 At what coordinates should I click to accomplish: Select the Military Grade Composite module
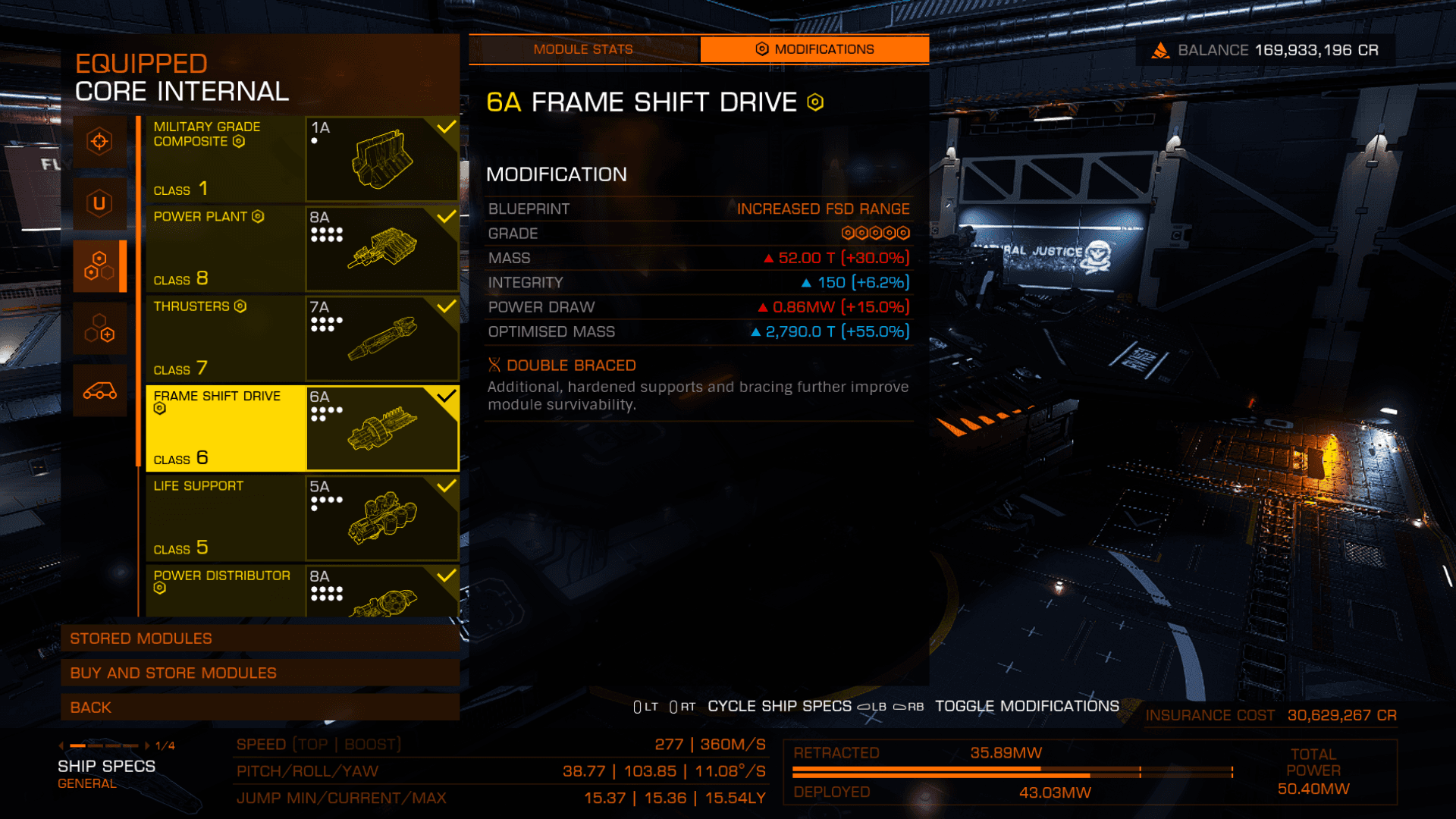[302, 158]
